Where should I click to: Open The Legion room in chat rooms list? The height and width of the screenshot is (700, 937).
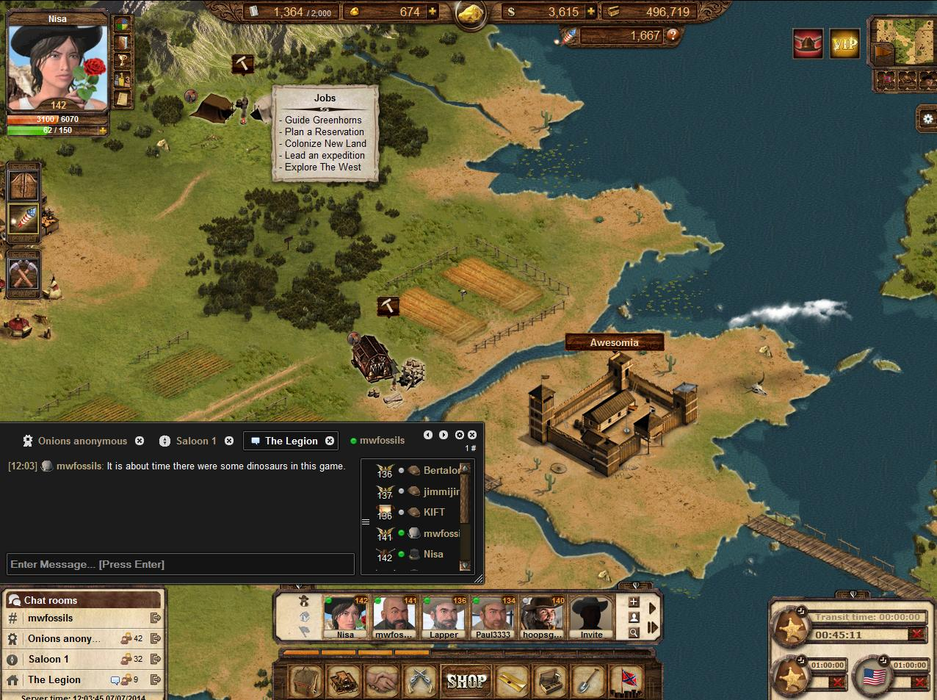pos(55,680)
